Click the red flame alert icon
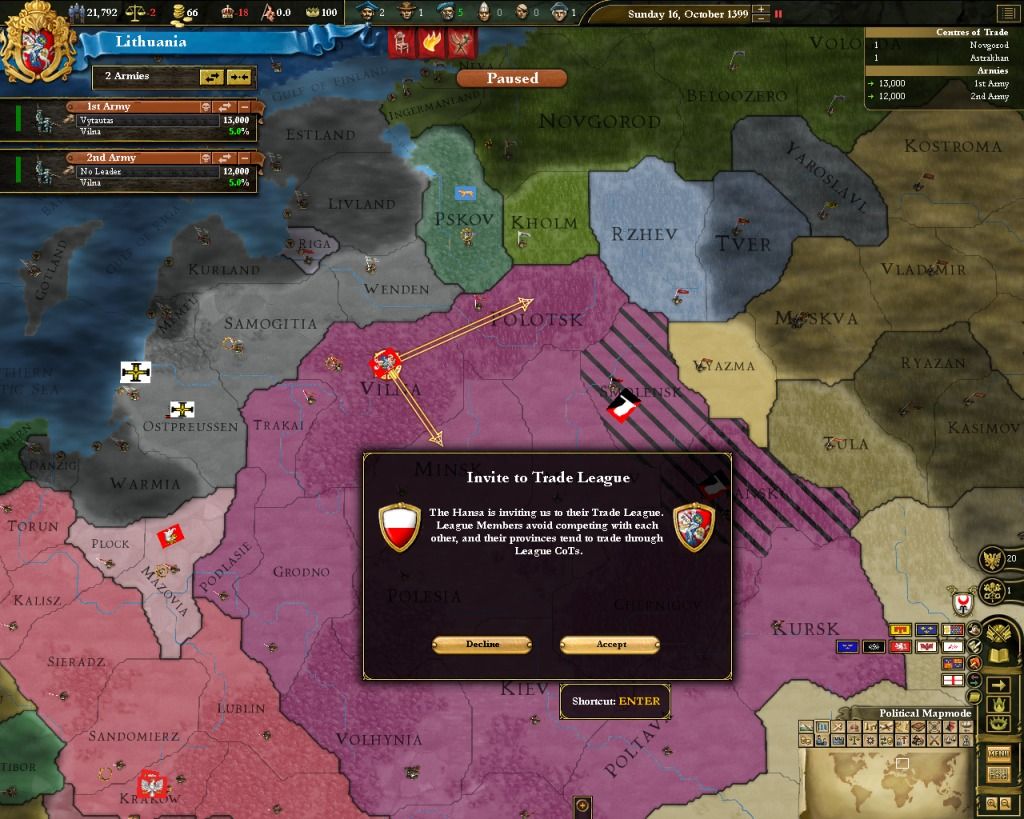The image size is (1024, 819). point(432,43)
